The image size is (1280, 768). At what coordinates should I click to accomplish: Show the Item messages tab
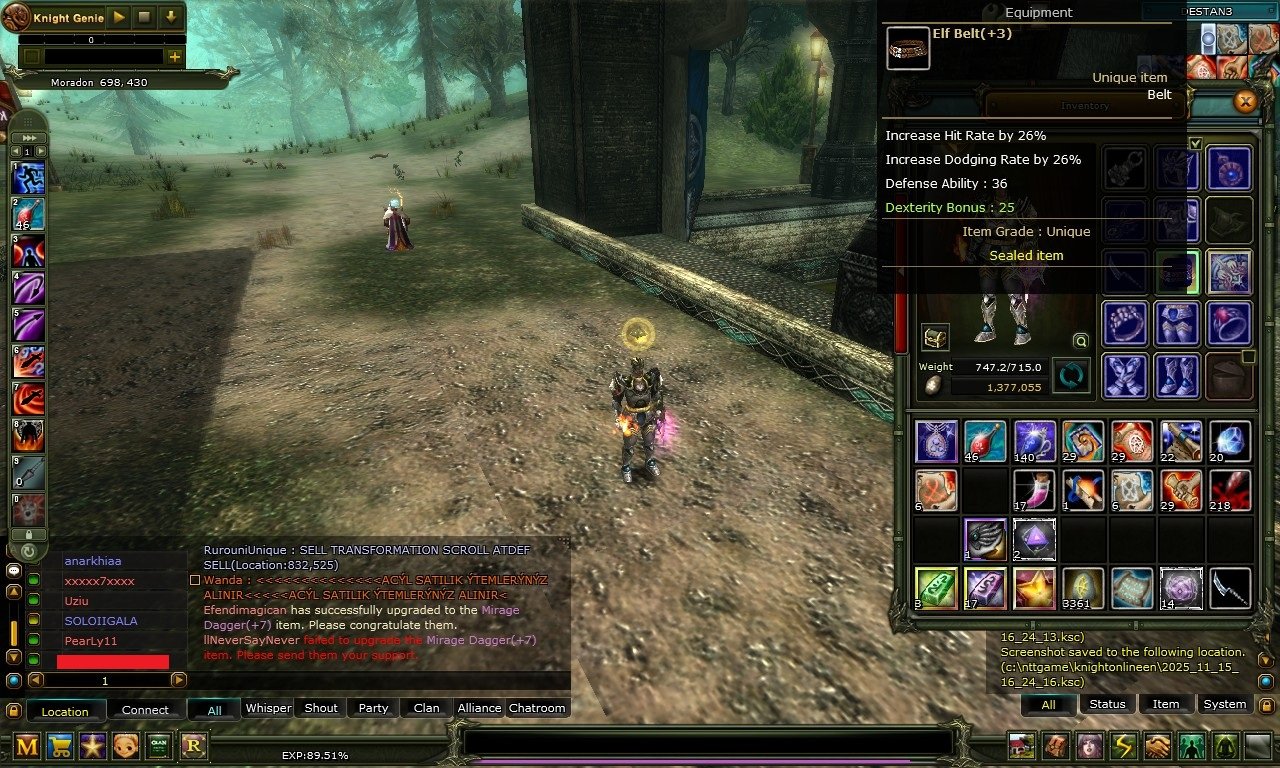(1166, 704)
